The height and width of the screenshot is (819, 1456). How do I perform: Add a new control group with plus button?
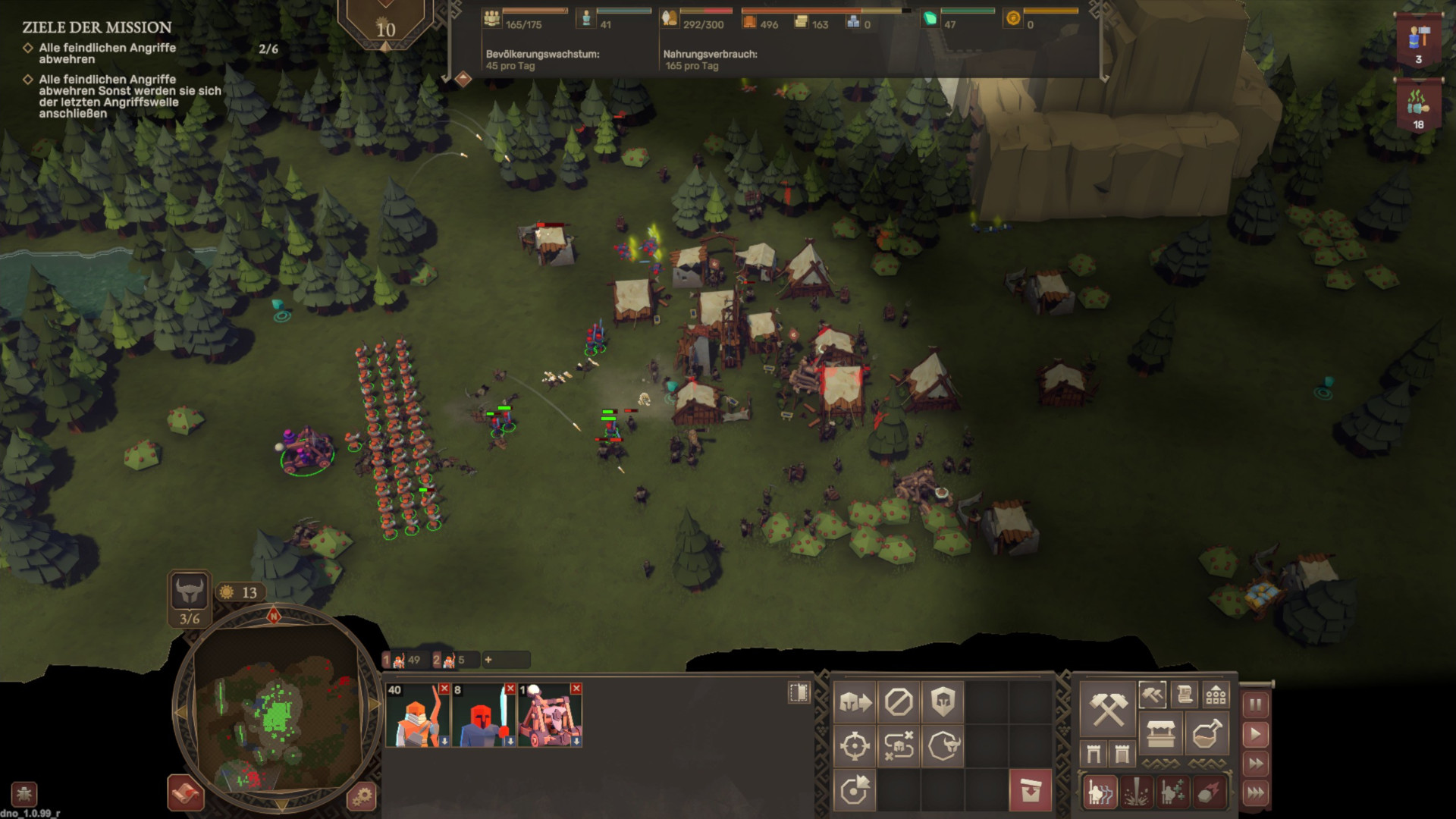(488, 660)
